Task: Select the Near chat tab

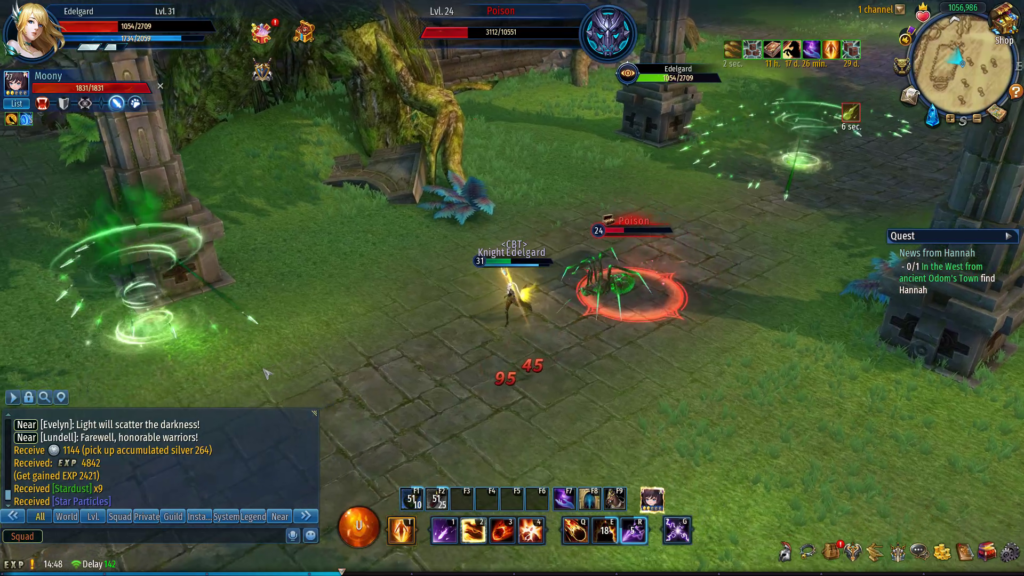Action: click(280, 517)
